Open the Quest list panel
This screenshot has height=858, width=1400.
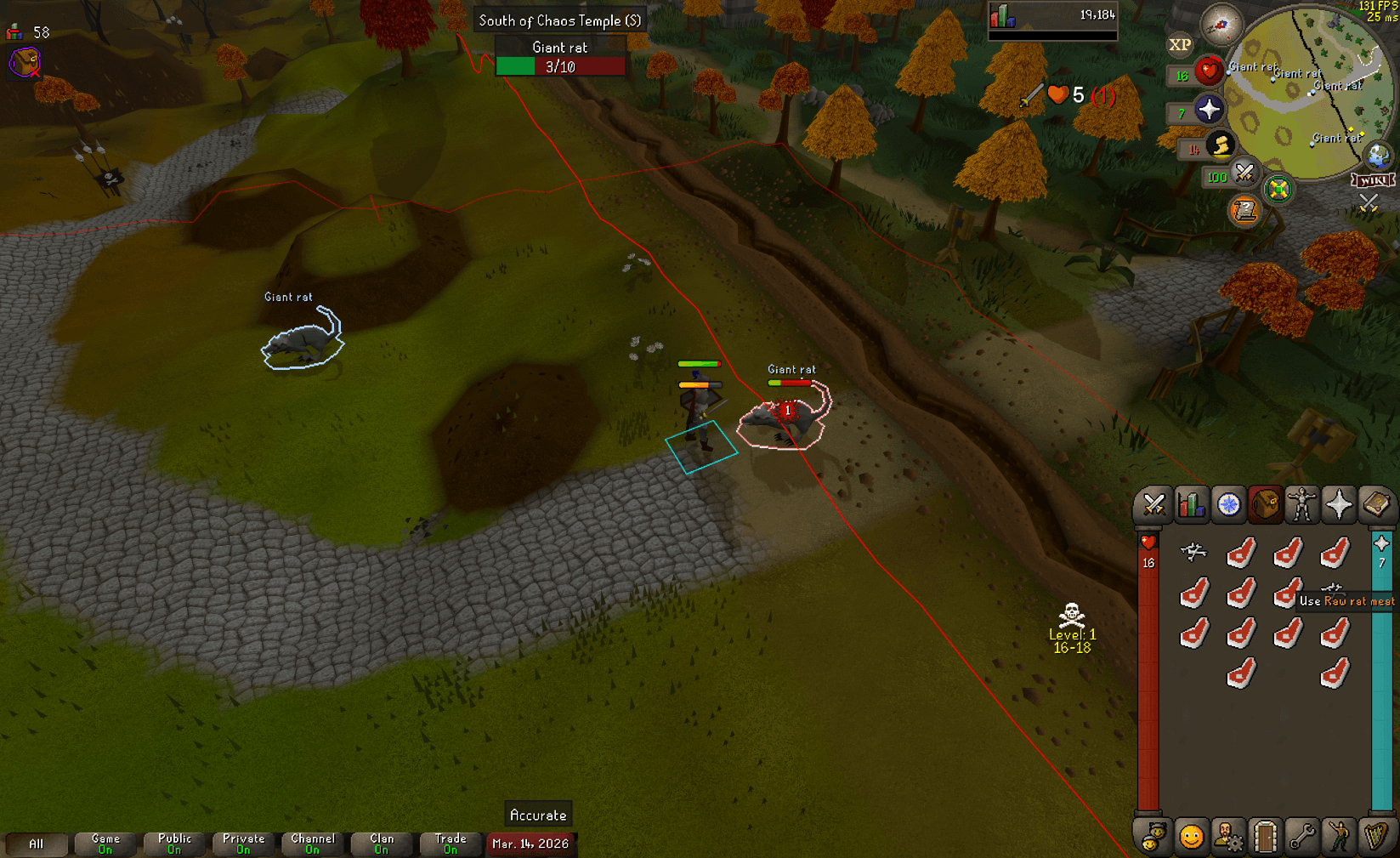[1227, 503]
